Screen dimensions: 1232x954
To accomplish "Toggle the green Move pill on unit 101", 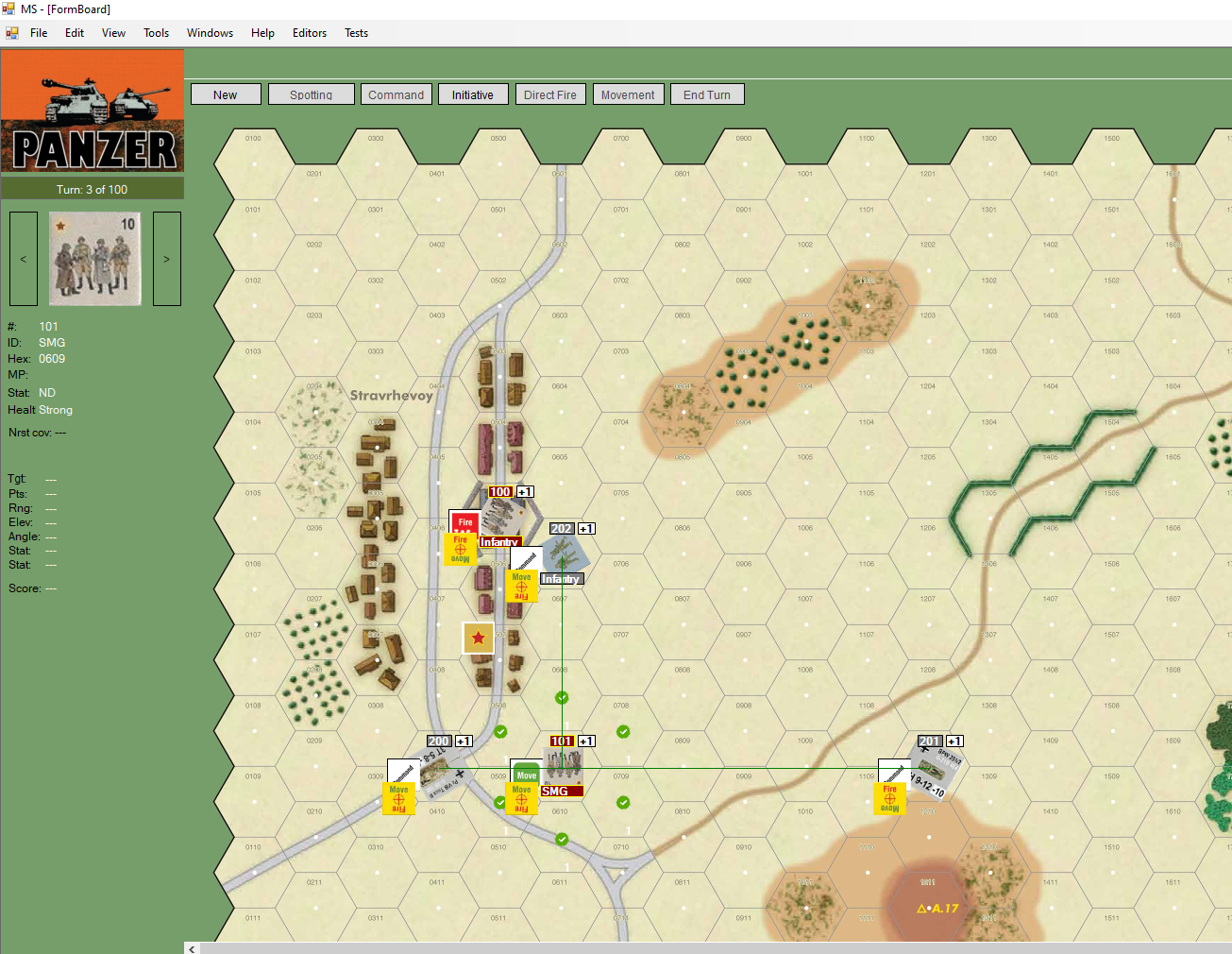I will [x=526, y=773].
